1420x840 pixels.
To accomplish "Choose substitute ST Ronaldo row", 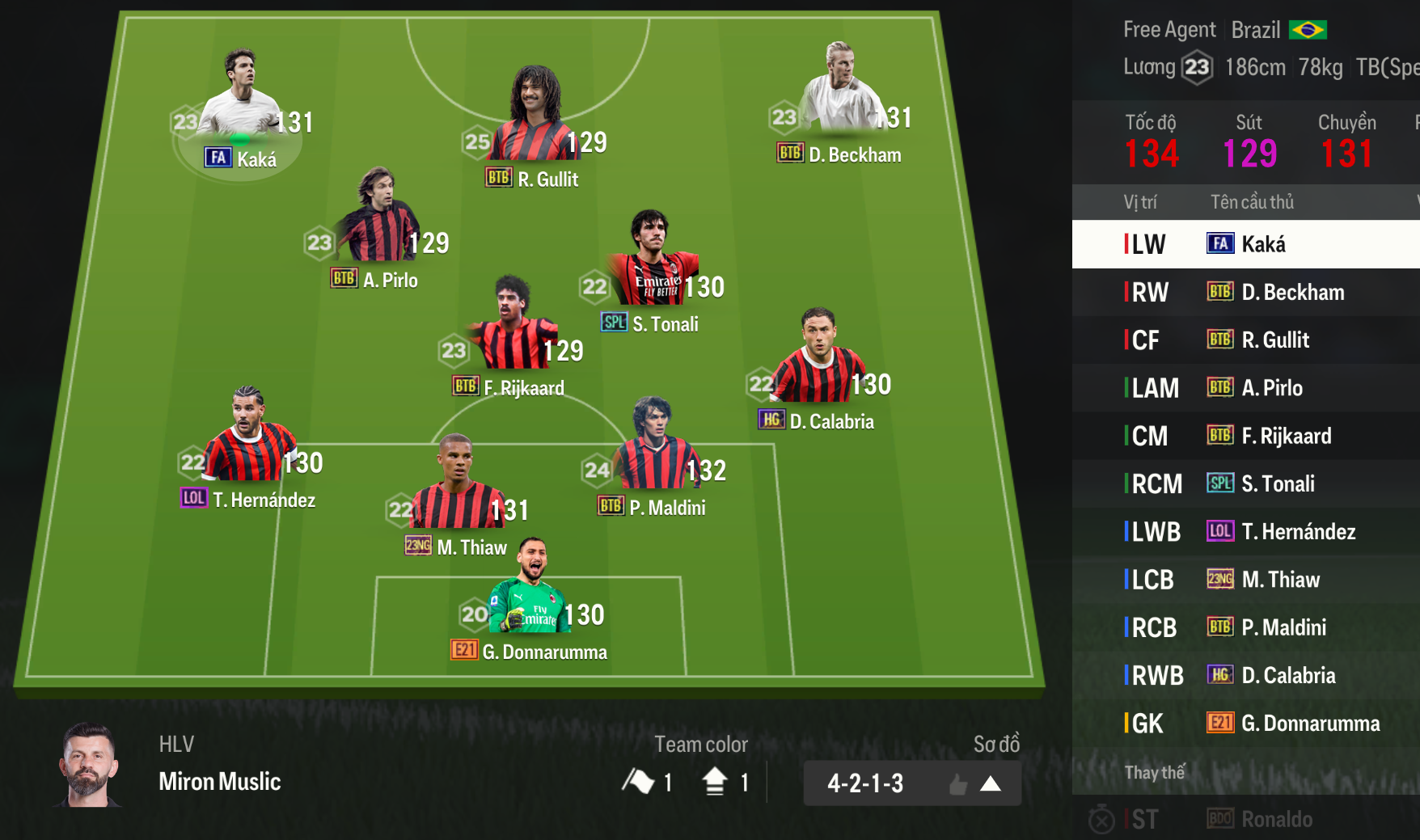I will click(x=1245, y=819).
